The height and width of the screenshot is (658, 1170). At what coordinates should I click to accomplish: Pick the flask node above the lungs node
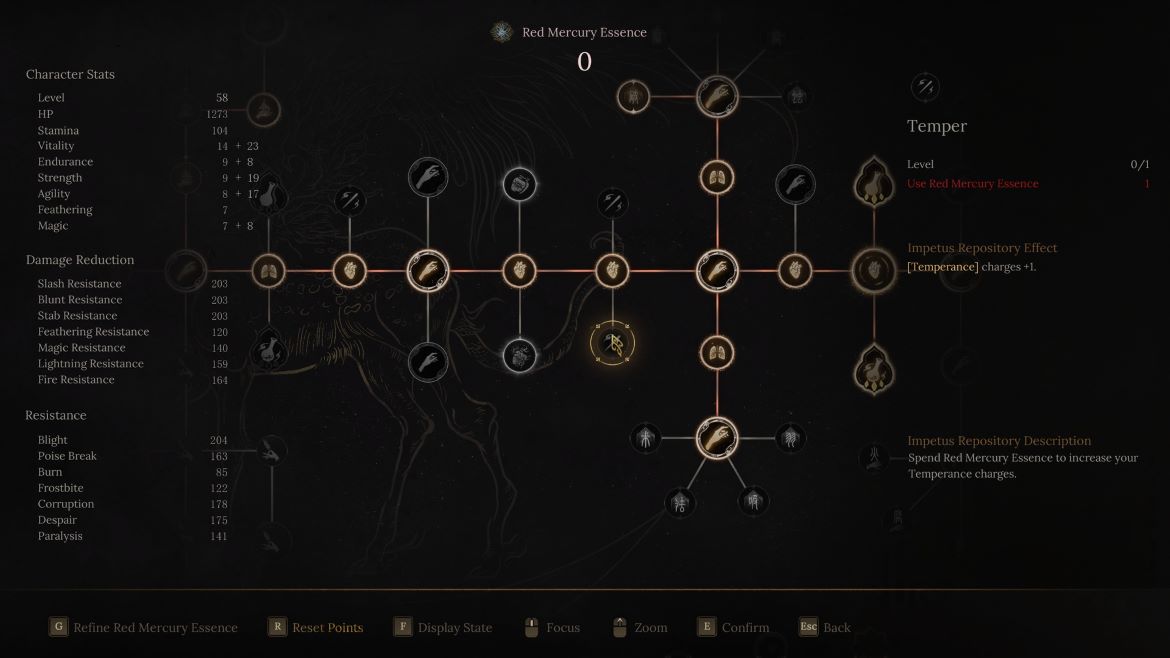click(268, 195)
